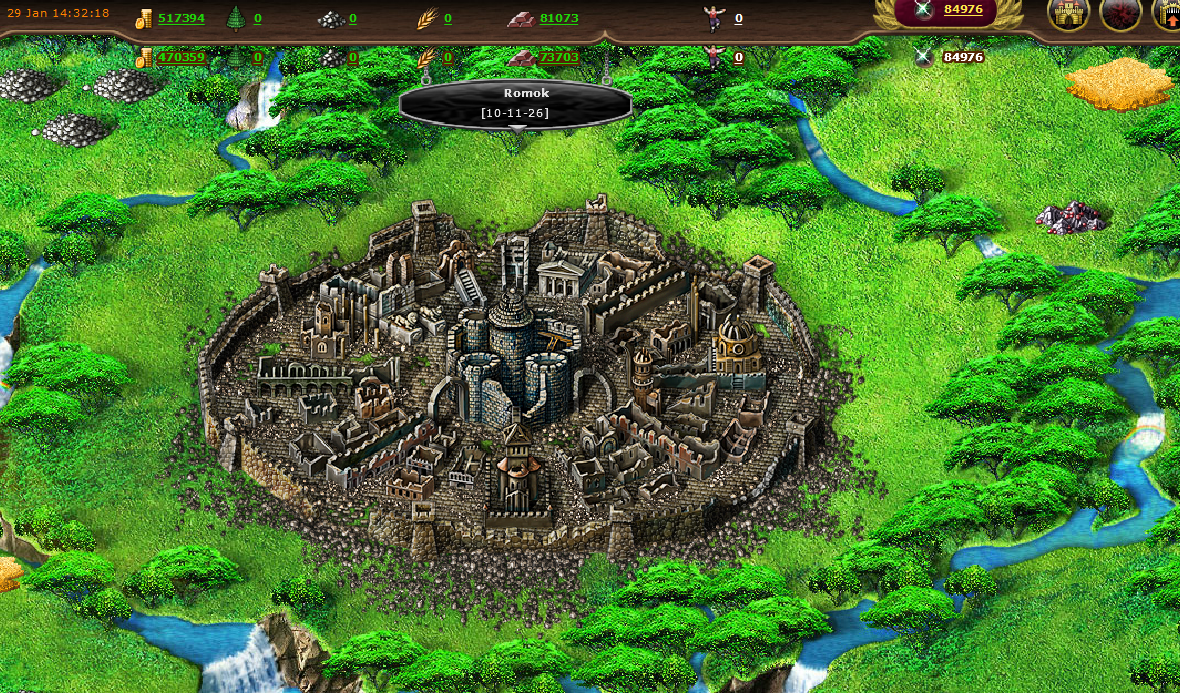
Task: Open the gate with orange arrow button
Action: point(1169,14)
